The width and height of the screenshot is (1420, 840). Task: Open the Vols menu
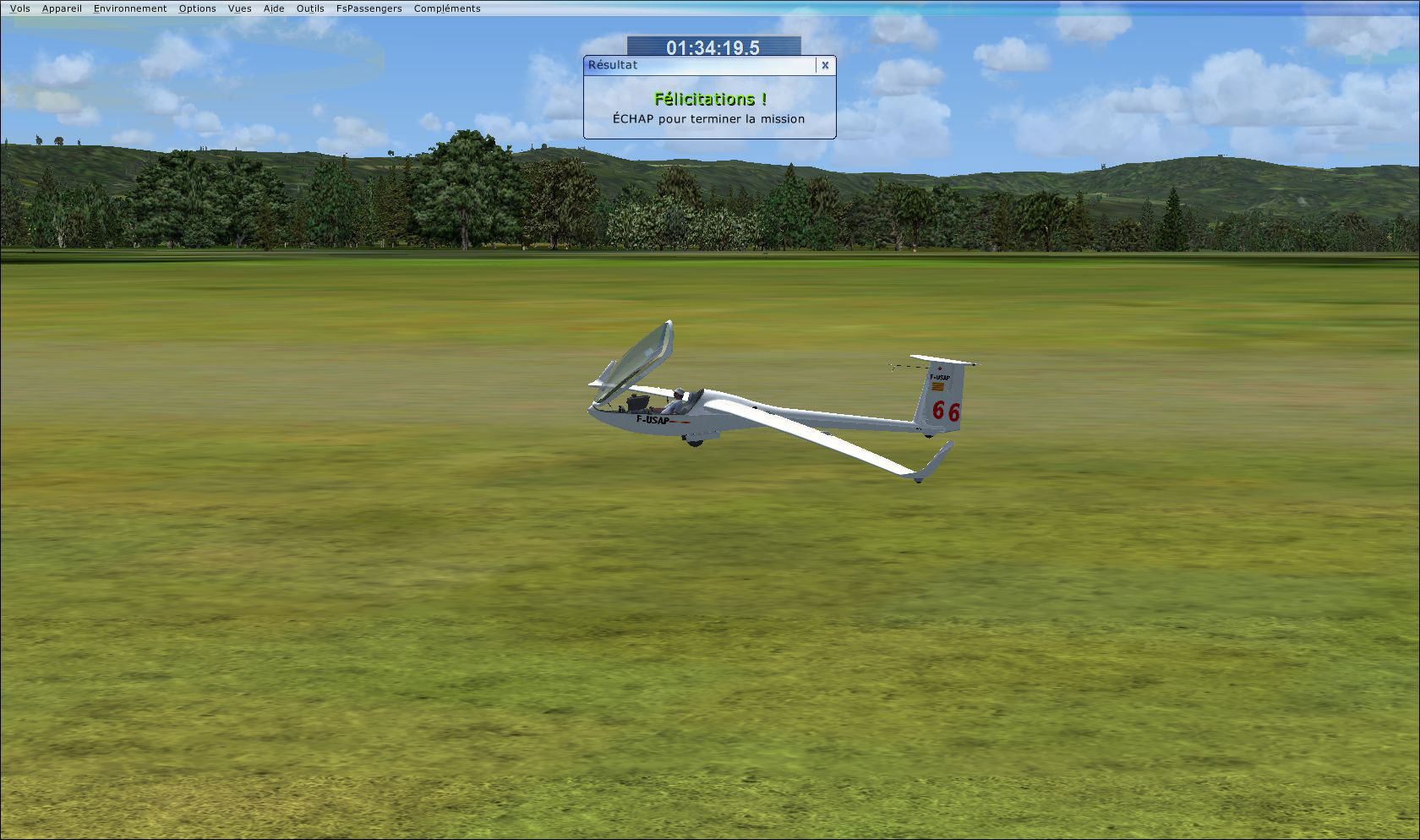[20, 8]
